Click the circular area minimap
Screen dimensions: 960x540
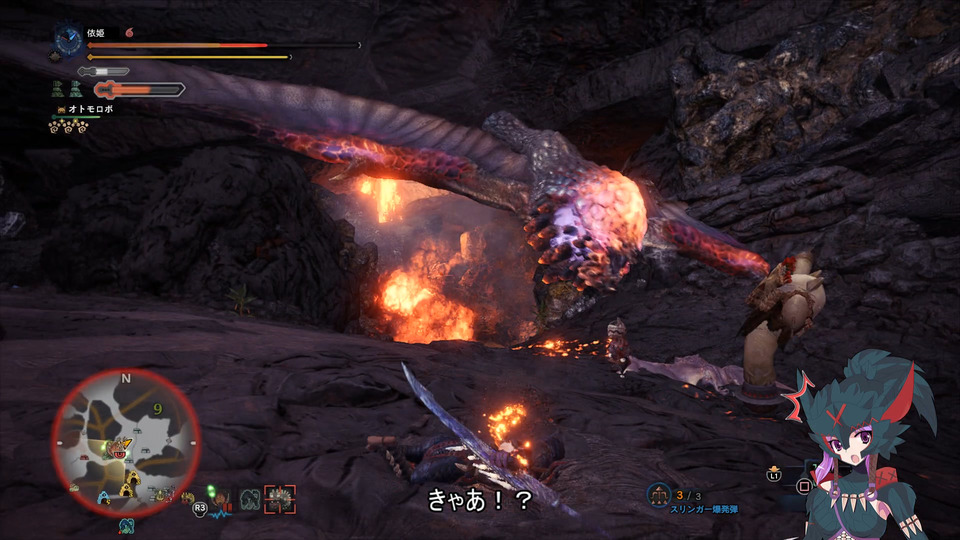pos(126,442)
